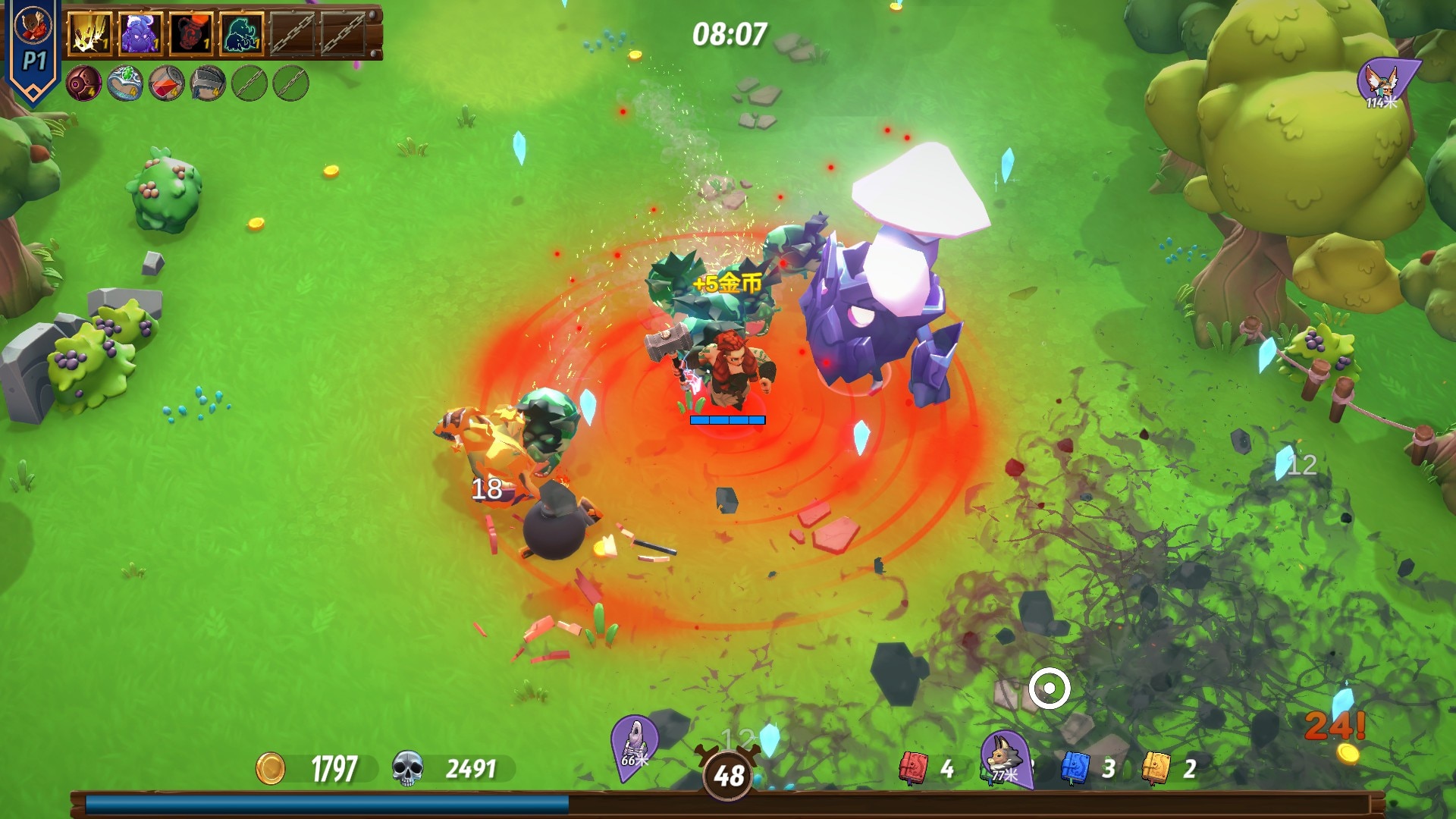Click the yellow spellbook icon

1156,768
